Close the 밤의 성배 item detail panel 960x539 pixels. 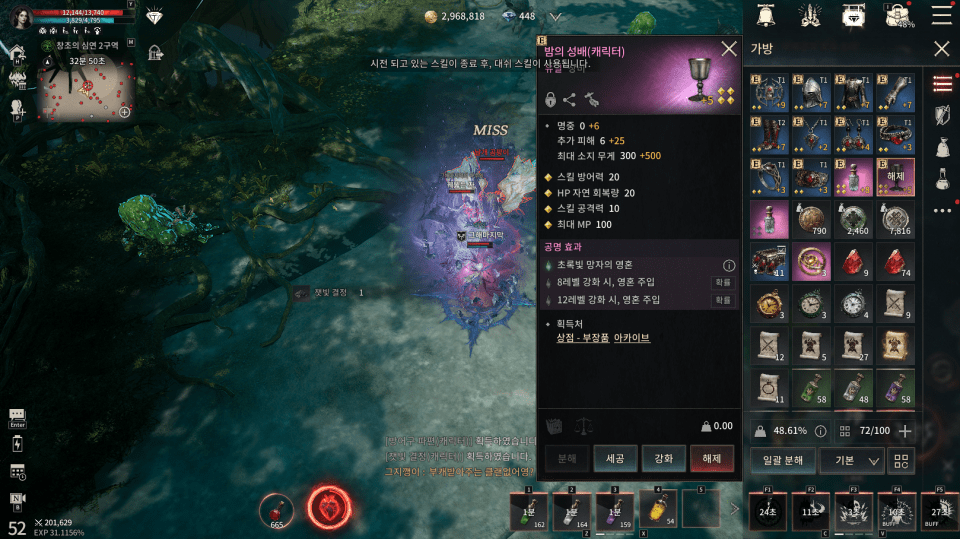pyautogui.click(x=729, y=49)
